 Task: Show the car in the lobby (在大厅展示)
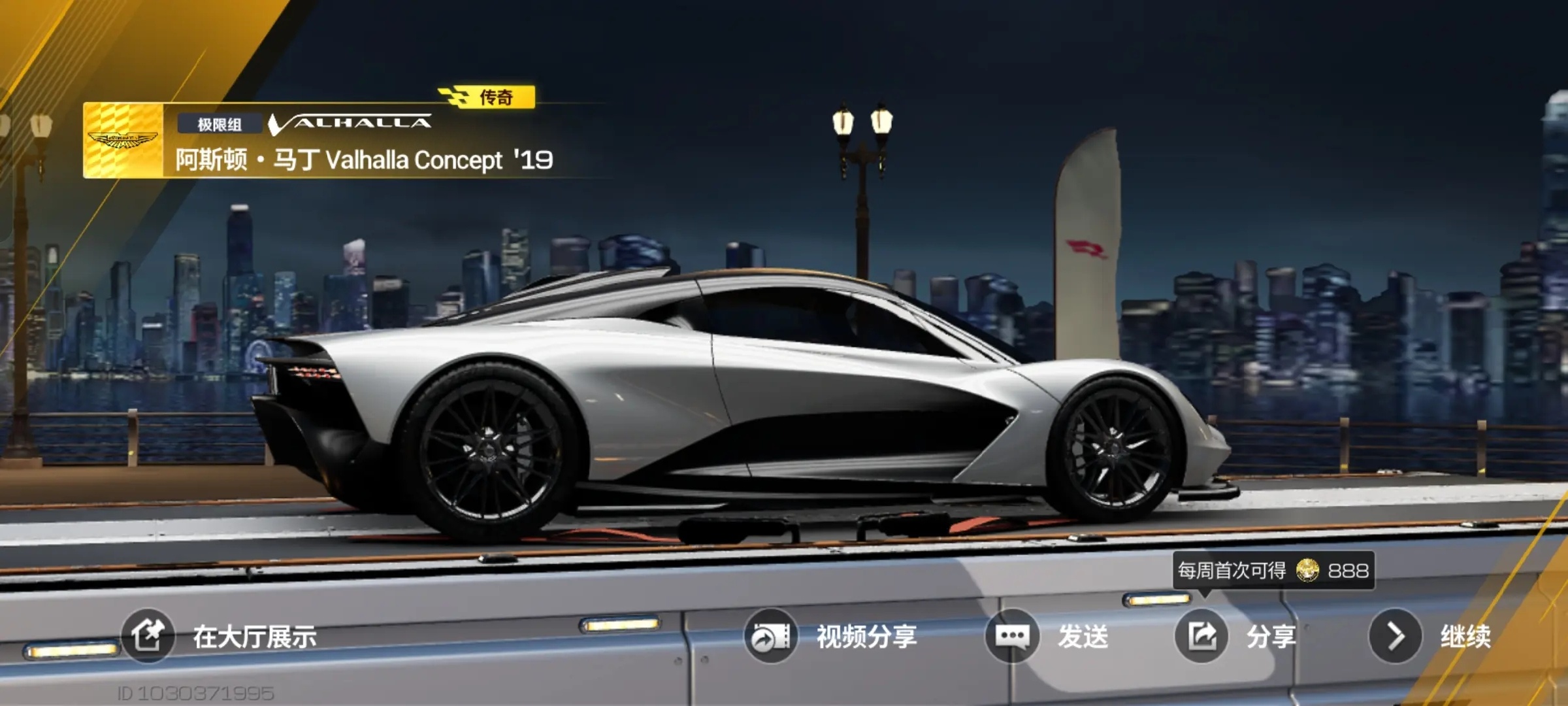(x=148, y=635)
